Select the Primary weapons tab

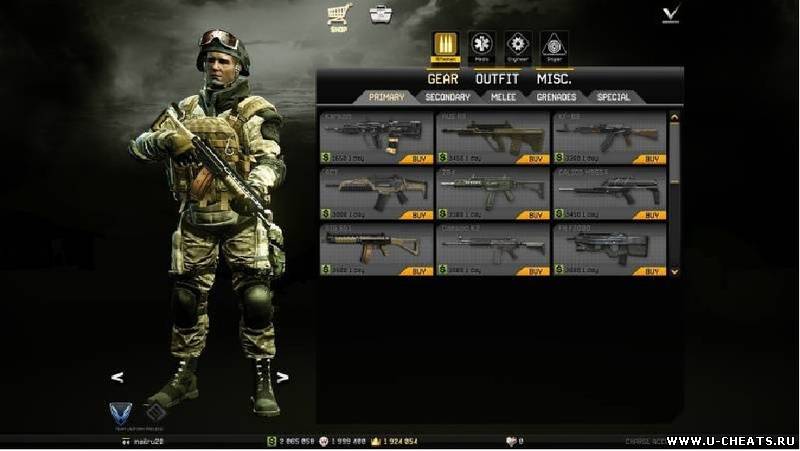[386, 97]
